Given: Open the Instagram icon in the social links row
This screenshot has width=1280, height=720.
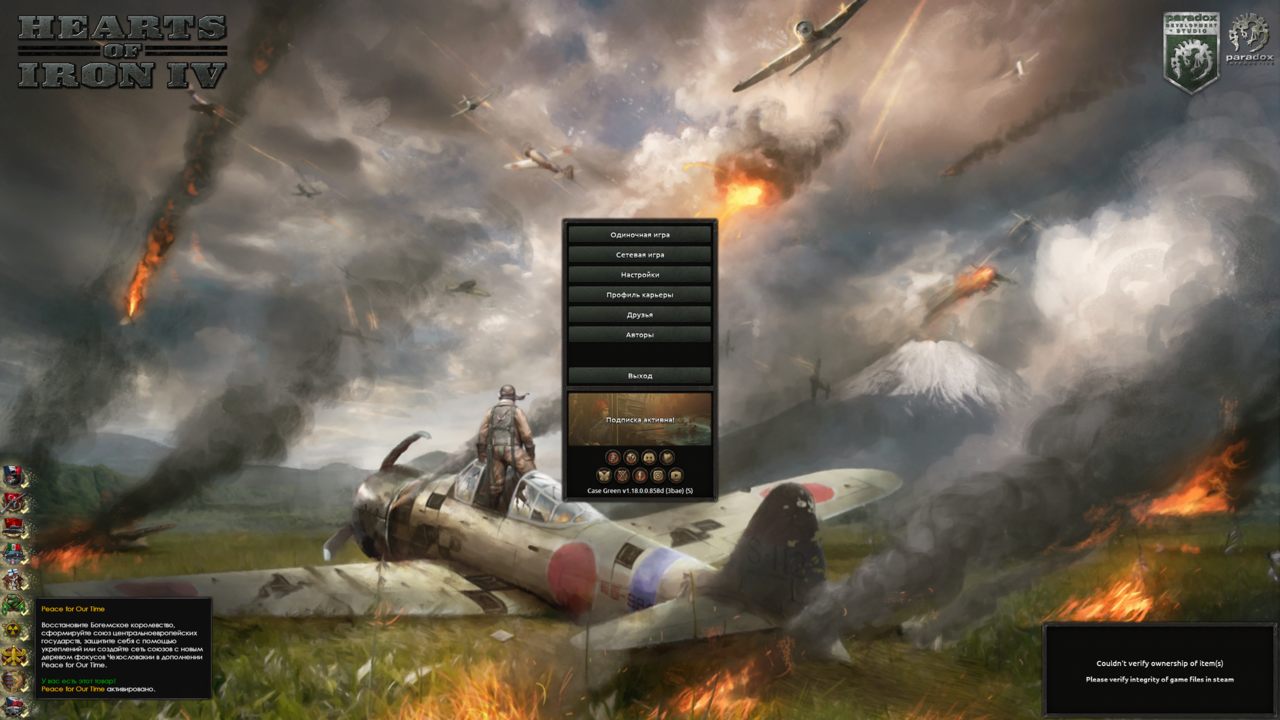Looking at the screenshot, I should coord(658,476).
